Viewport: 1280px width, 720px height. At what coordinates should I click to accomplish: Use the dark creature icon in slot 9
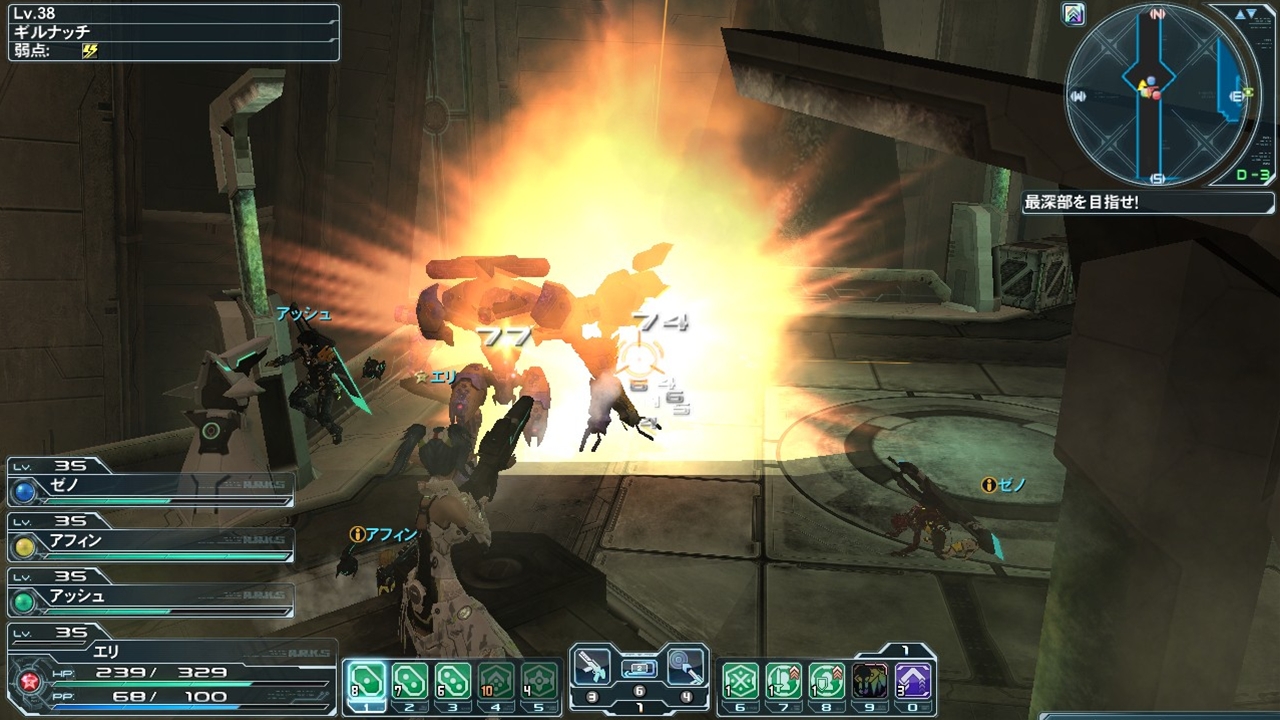click(870, 682)
